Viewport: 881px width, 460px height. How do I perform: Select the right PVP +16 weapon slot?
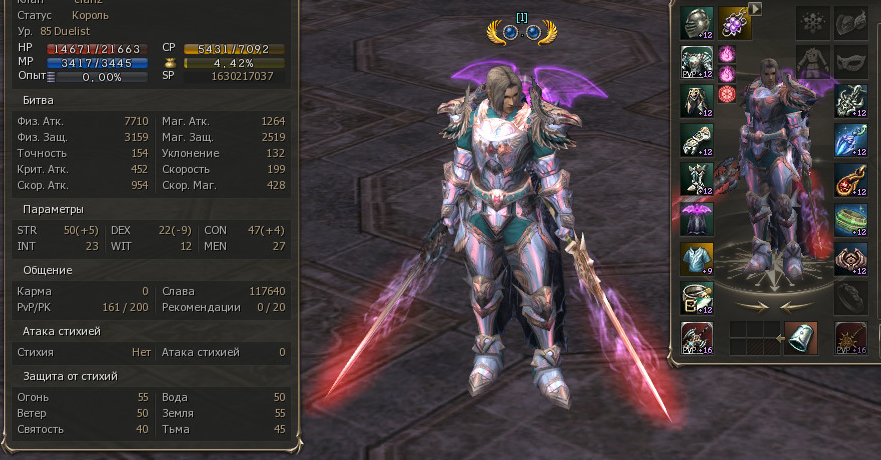pyautogui.click(x=852, y=339)
